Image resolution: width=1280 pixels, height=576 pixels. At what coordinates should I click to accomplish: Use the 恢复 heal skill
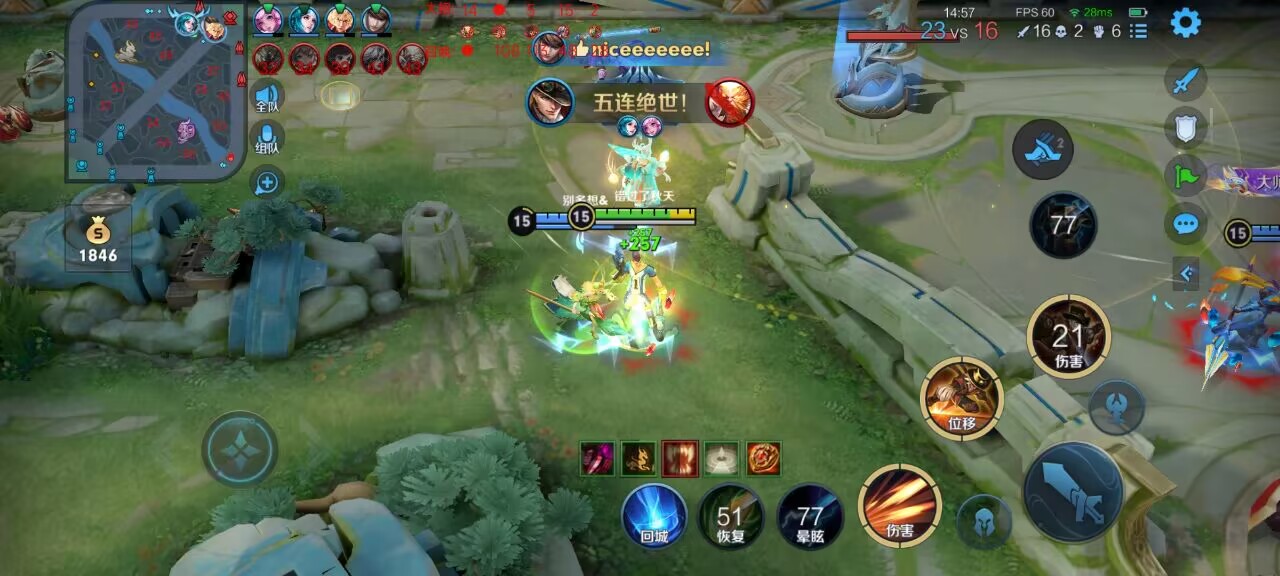[x=730, y=516]
